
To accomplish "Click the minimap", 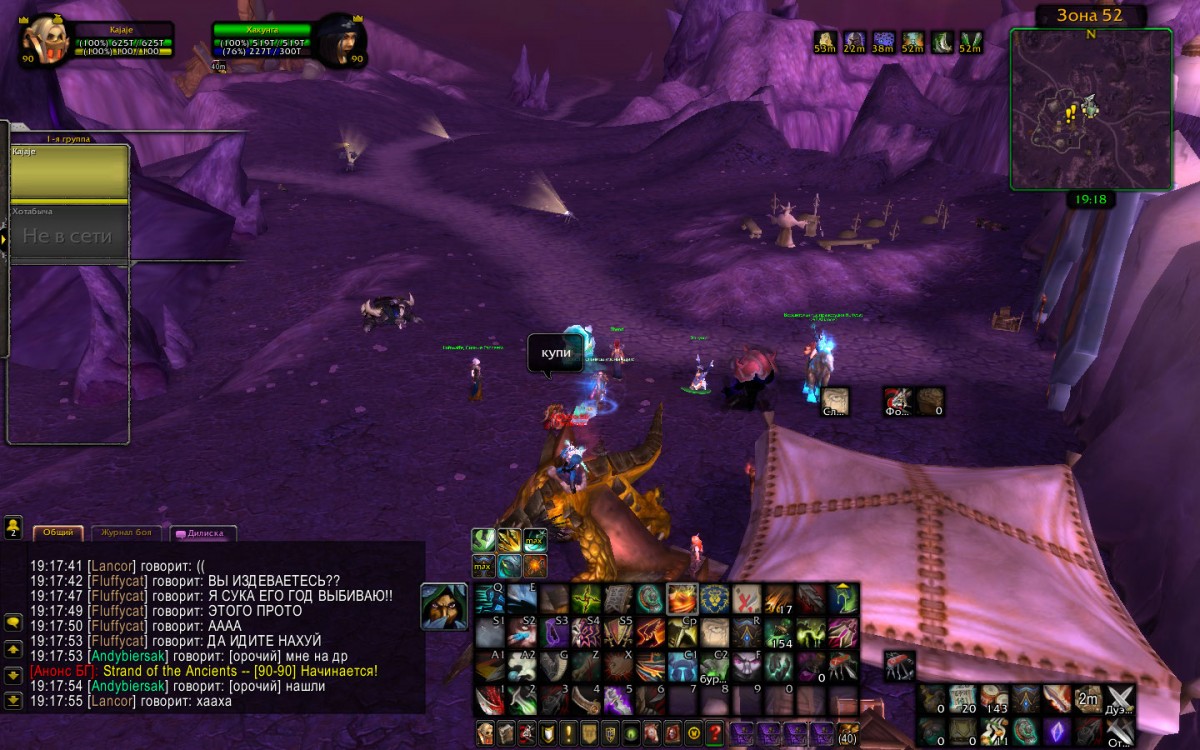I will (1091, 108).
